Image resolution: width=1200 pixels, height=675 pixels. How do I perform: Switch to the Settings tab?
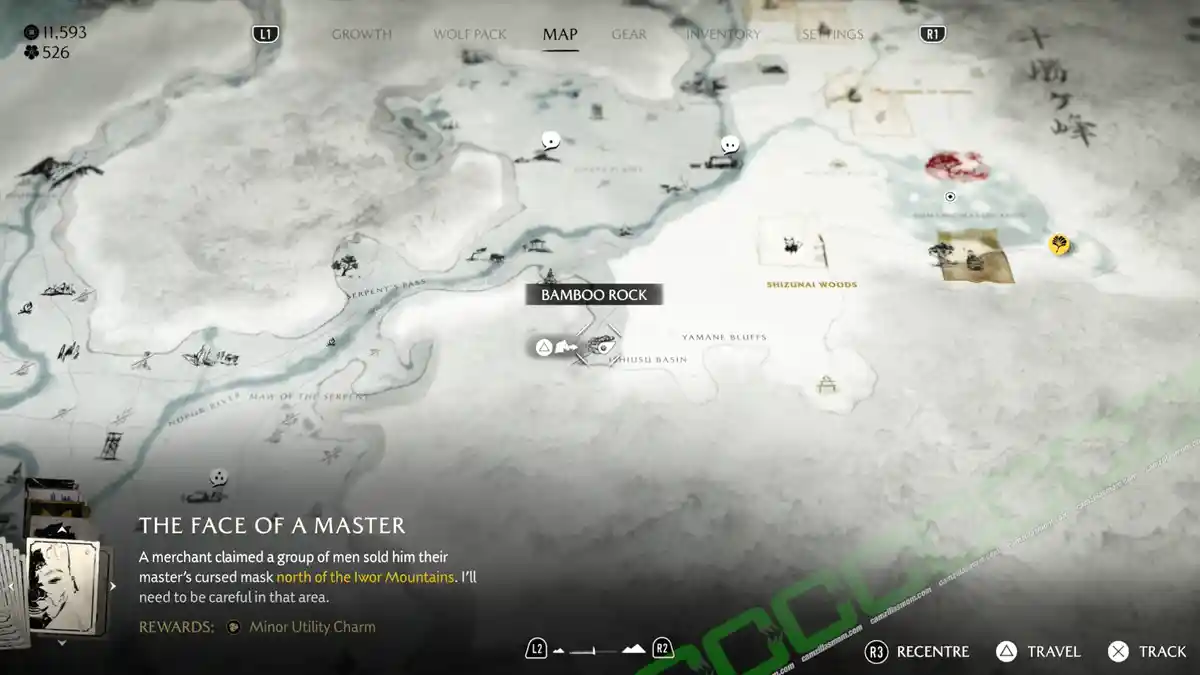pos(832,34)
